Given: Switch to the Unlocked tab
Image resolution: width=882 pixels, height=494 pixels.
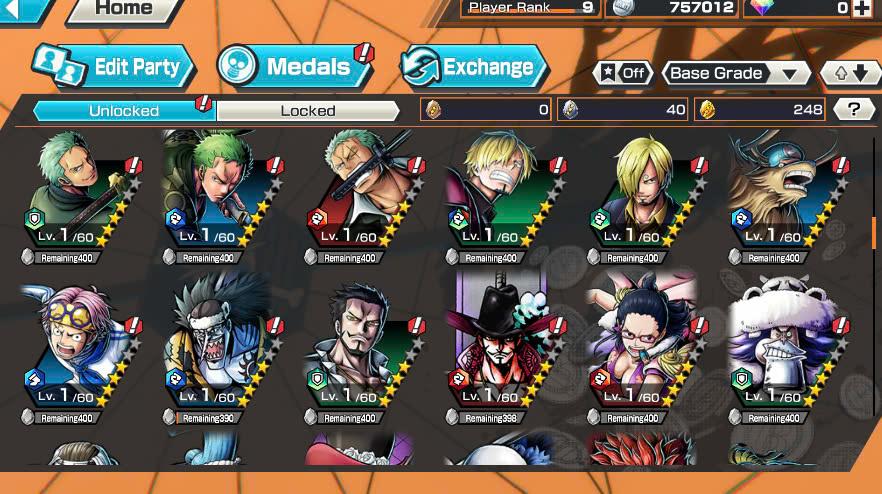Looking at the screenshot, I should [x=123, y=110].
